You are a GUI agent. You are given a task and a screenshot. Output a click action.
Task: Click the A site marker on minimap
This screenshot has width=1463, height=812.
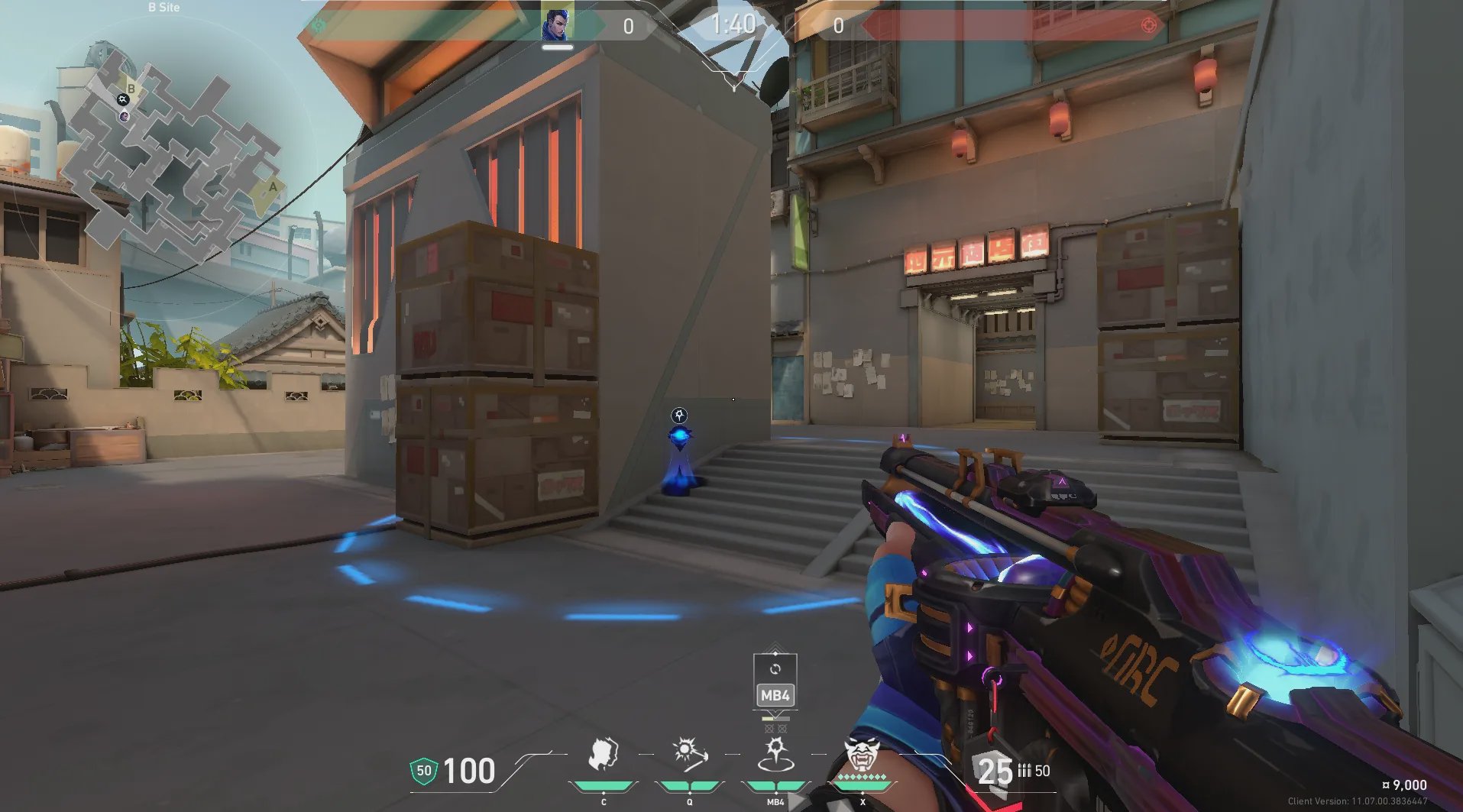click(272, 187)
